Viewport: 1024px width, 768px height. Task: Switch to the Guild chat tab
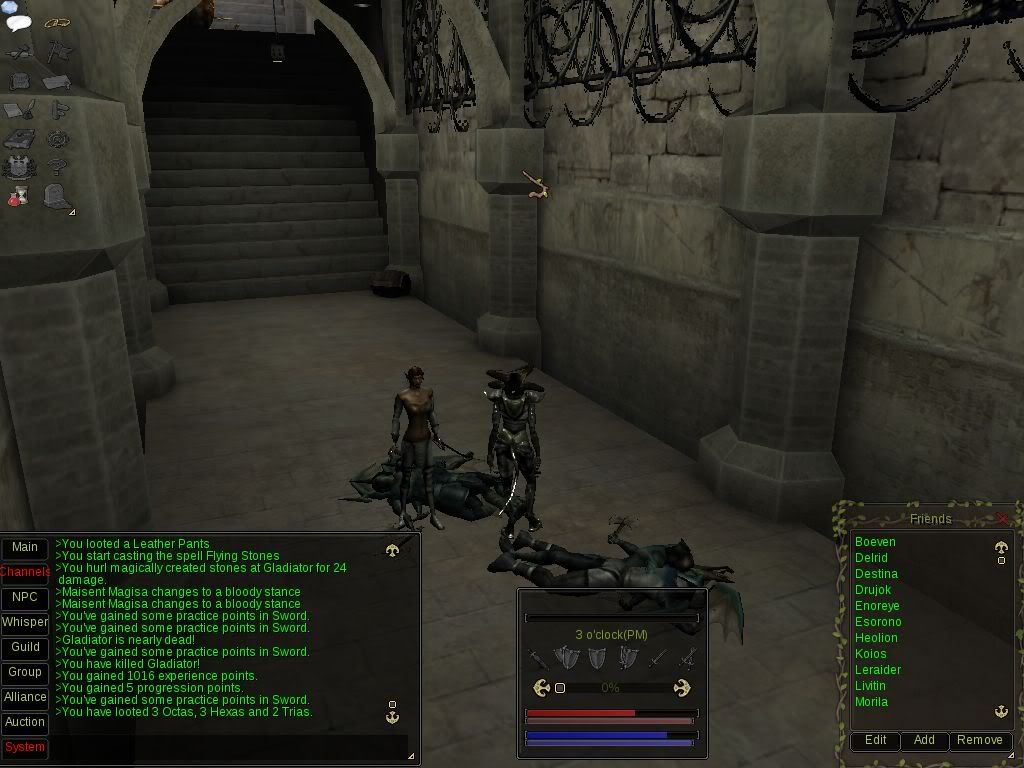tap(25, 647)
